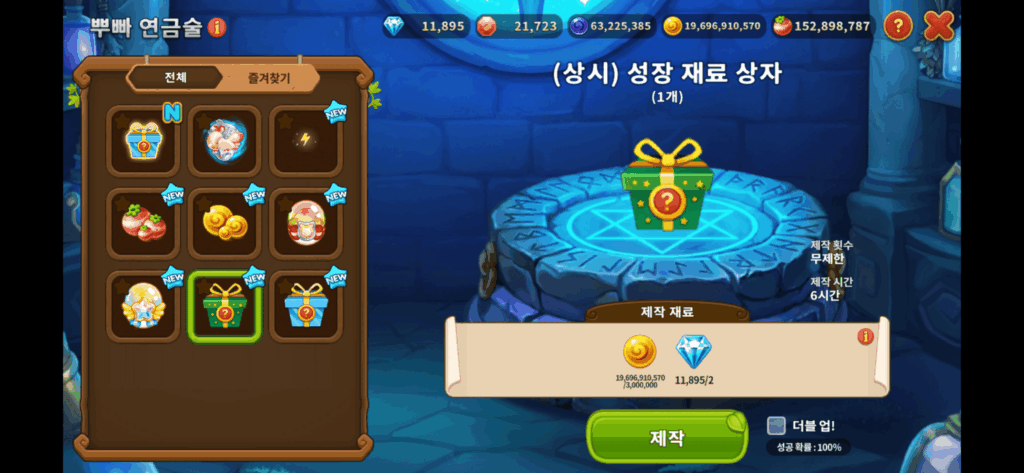Image resolution: width=1024 pixels, height=473 pixels.
Task: Show info next to 뿌빠 연금술 title
Action: point(218,27)
